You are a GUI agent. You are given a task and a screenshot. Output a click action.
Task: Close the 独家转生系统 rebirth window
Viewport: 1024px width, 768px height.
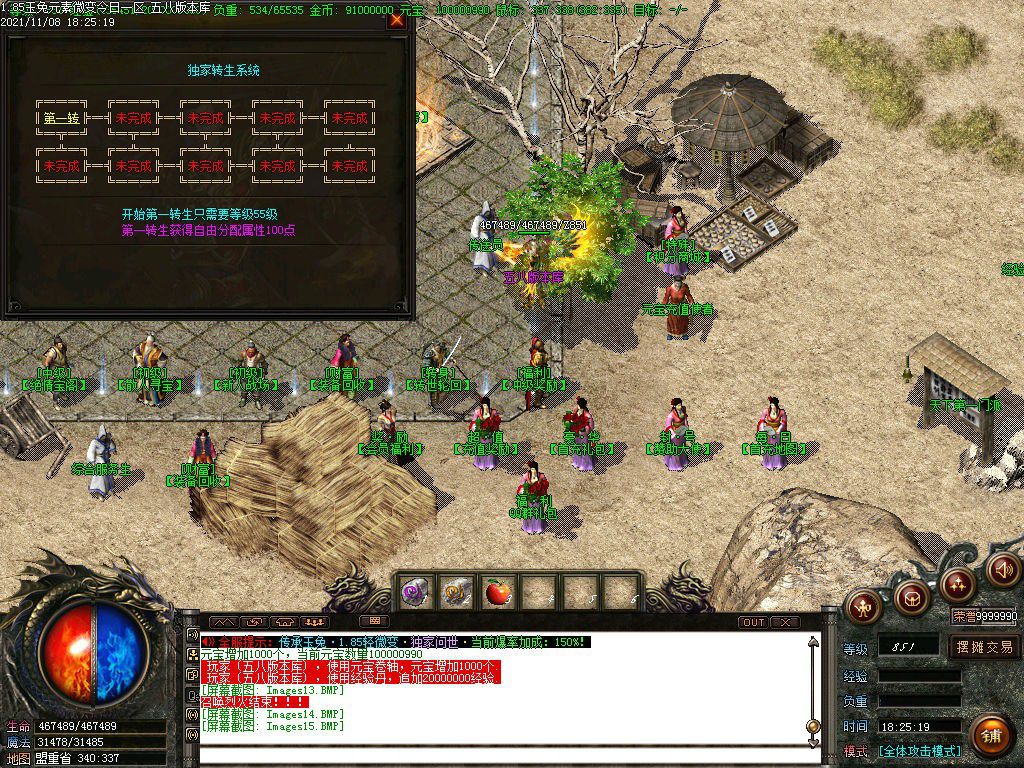(x=397, y=19)
